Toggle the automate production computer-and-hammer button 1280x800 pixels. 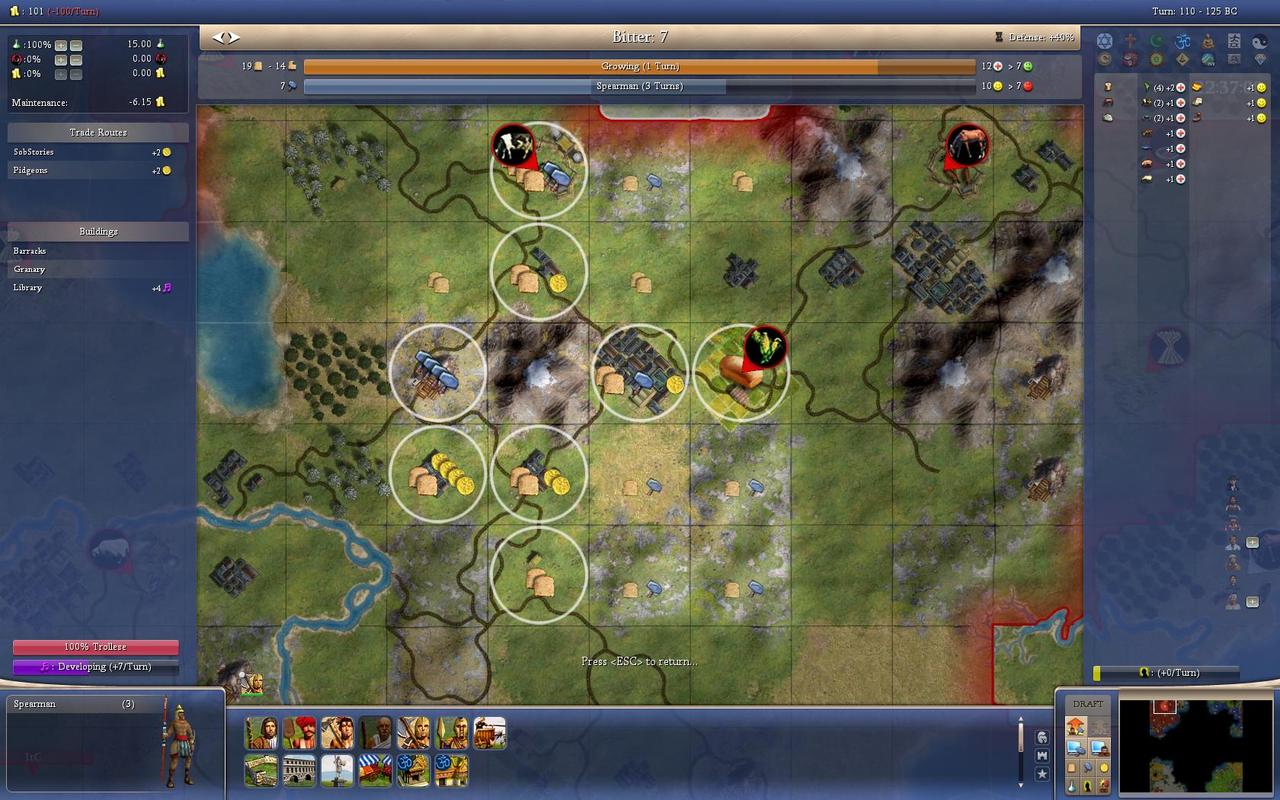(x=1077, y=747)
